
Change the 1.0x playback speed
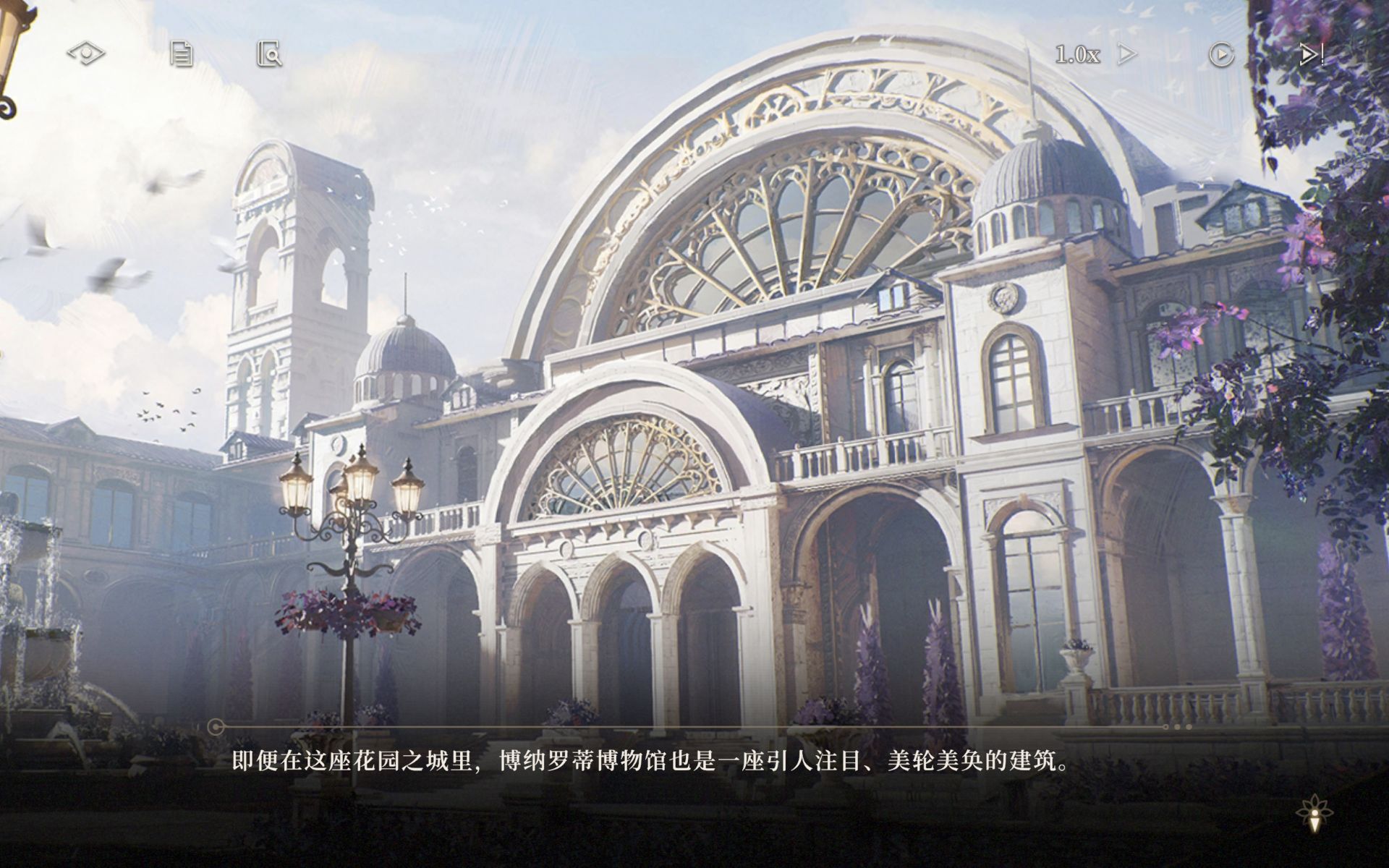(x=1094, y=54)
